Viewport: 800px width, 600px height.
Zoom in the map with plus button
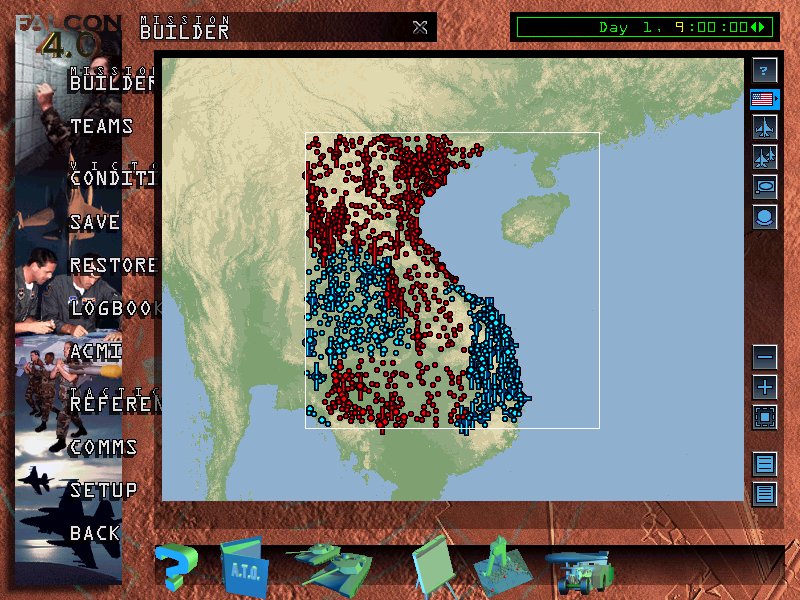point(765,386)
